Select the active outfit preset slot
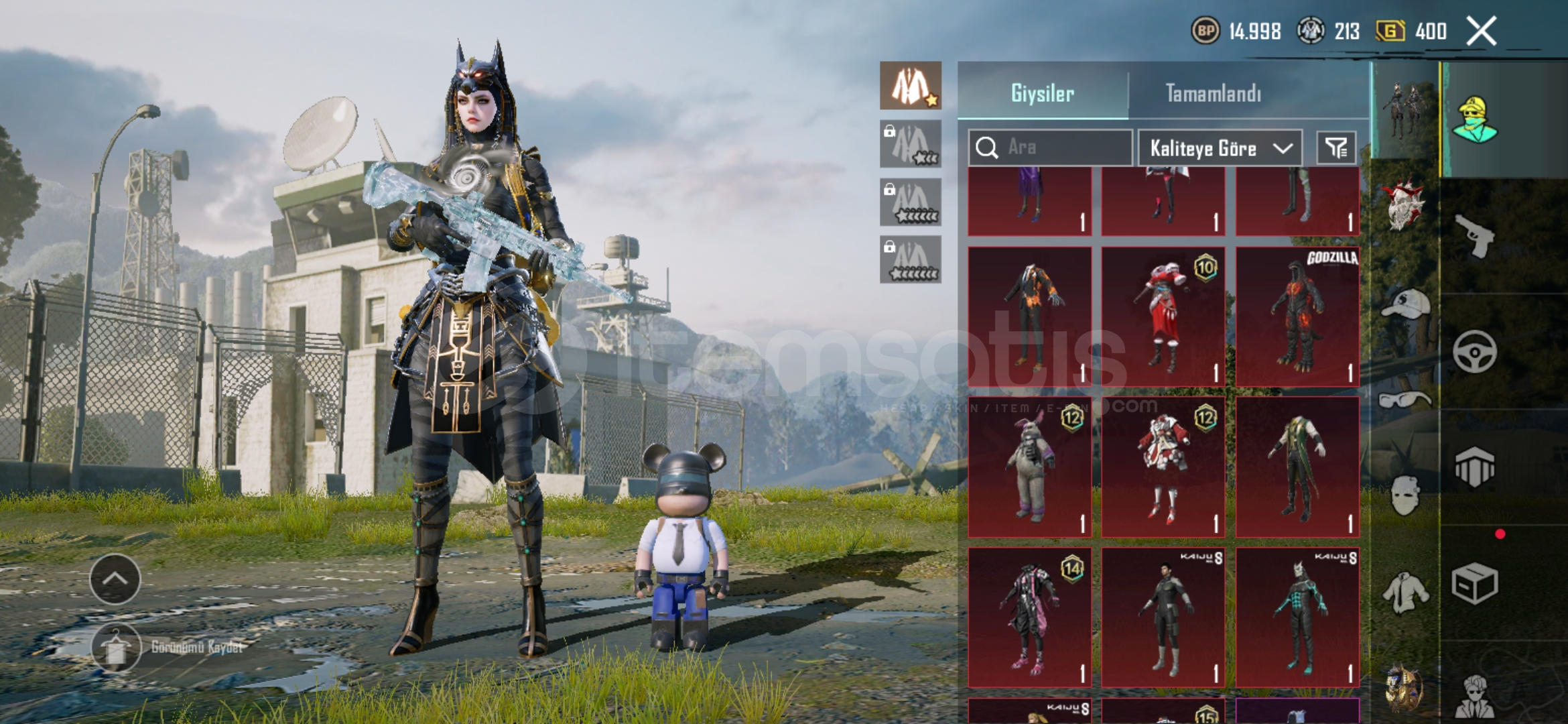Viewport: 1568px width, 724px height. (x=911, y=86)
